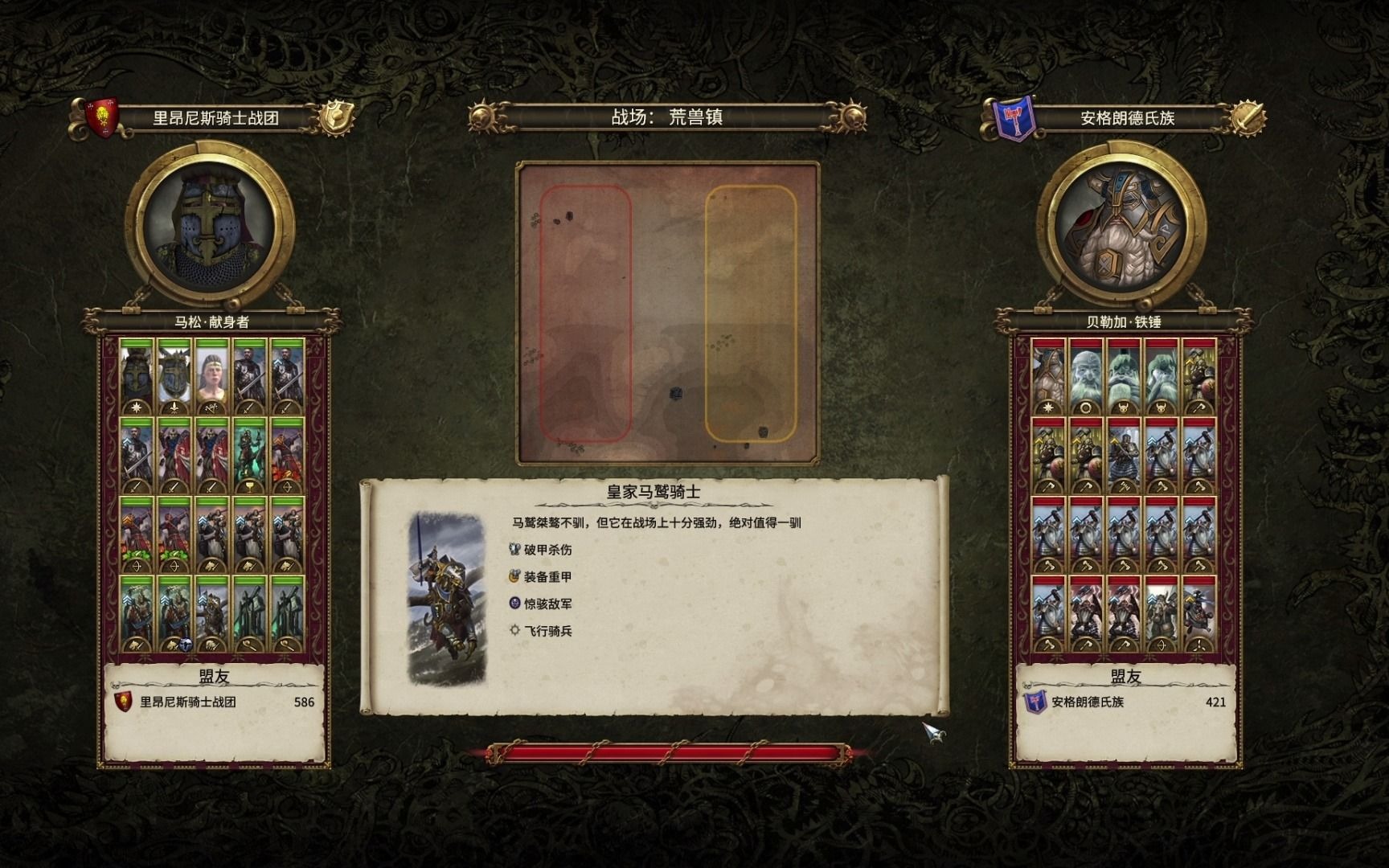Click the dwarf commander's round portrait

click(x=1122, y=226)
